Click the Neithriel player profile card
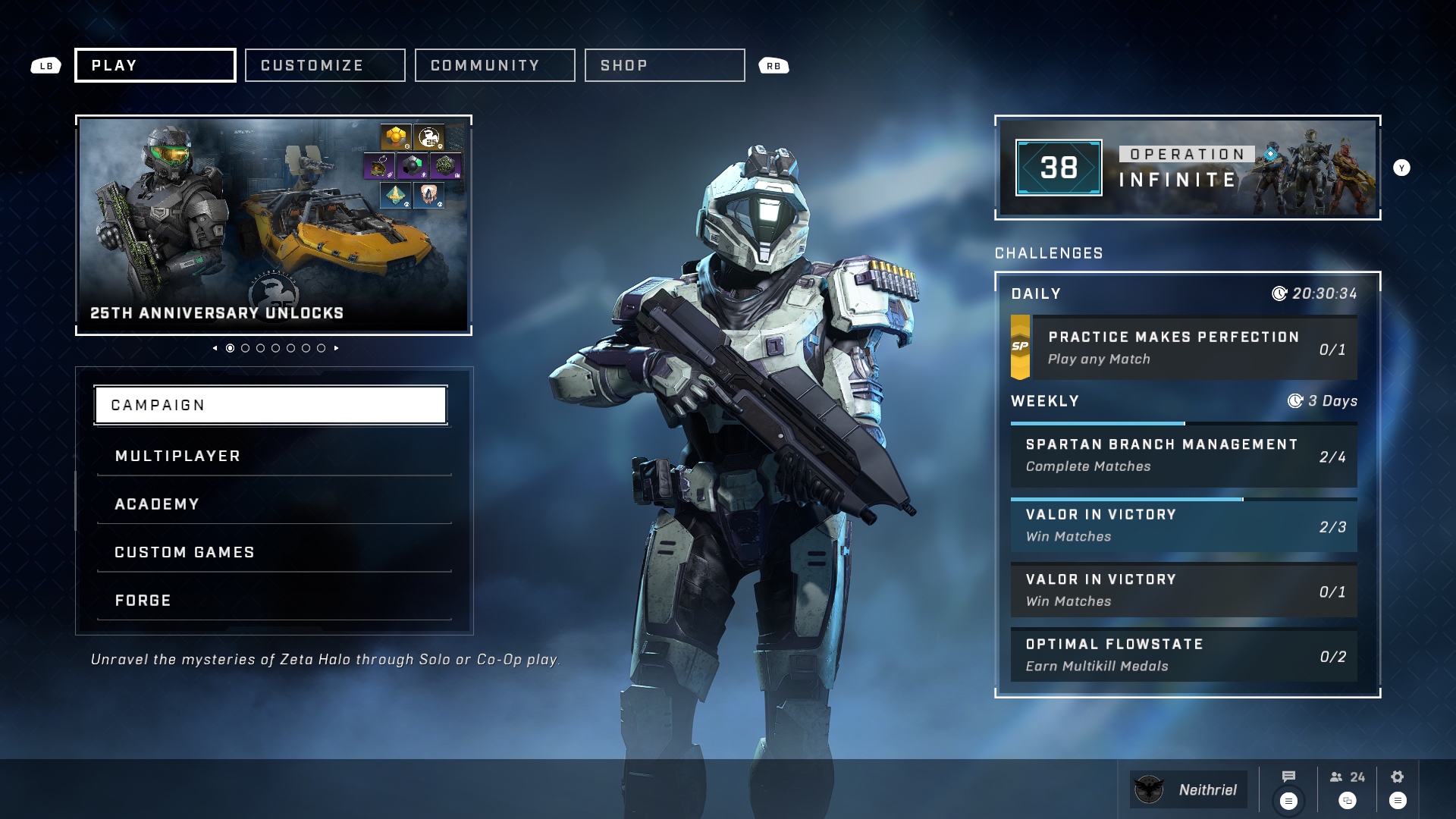The height and width of the screenshot is (819, 1456). (1188, 789)
